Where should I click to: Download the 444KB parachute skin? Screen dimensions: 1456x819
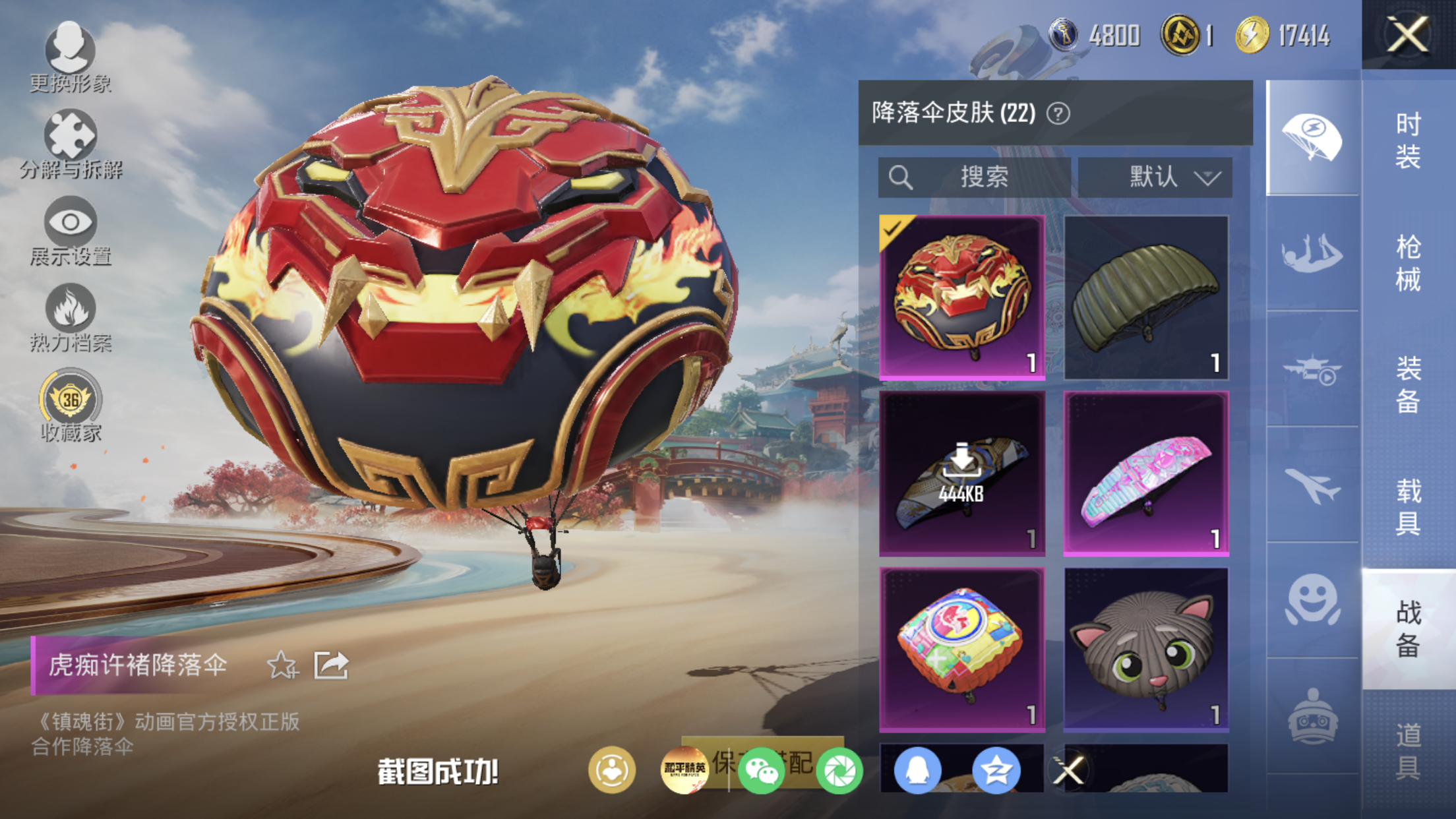[962, 473]
